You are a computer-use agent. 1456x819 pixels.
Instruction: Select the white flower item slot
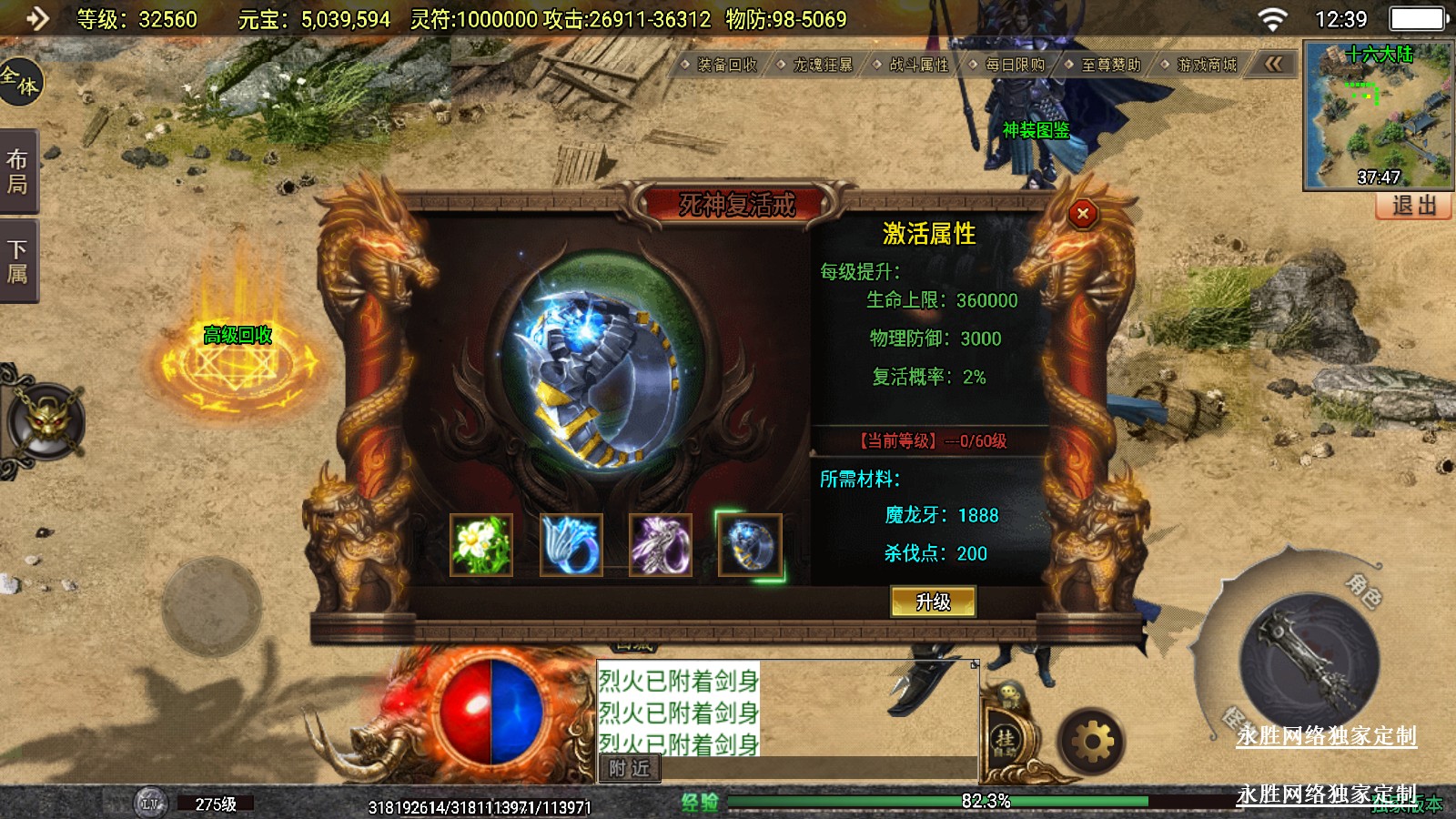click(481, 545)
